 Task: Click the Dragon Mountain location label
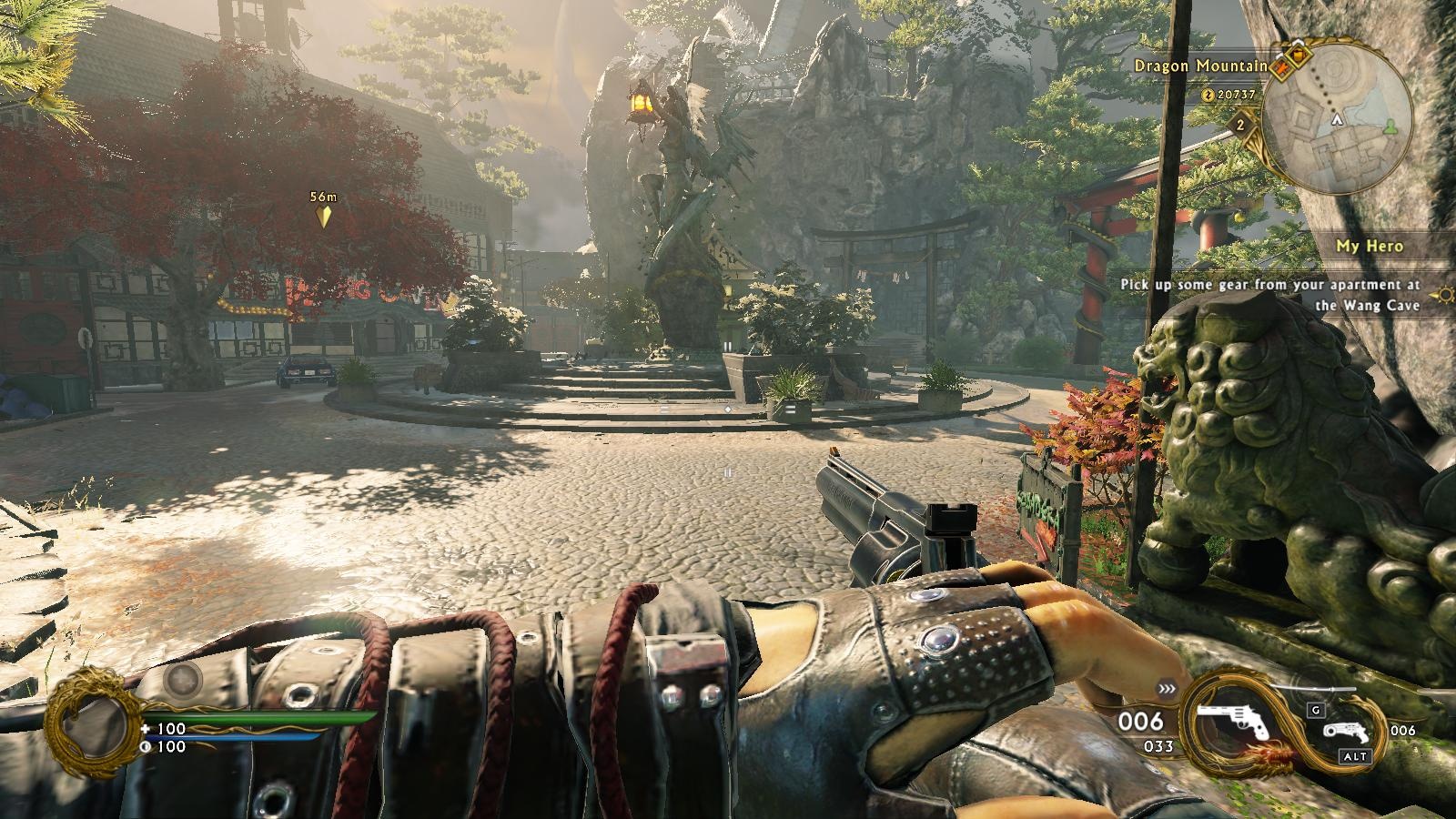[x=1200, y=66]
